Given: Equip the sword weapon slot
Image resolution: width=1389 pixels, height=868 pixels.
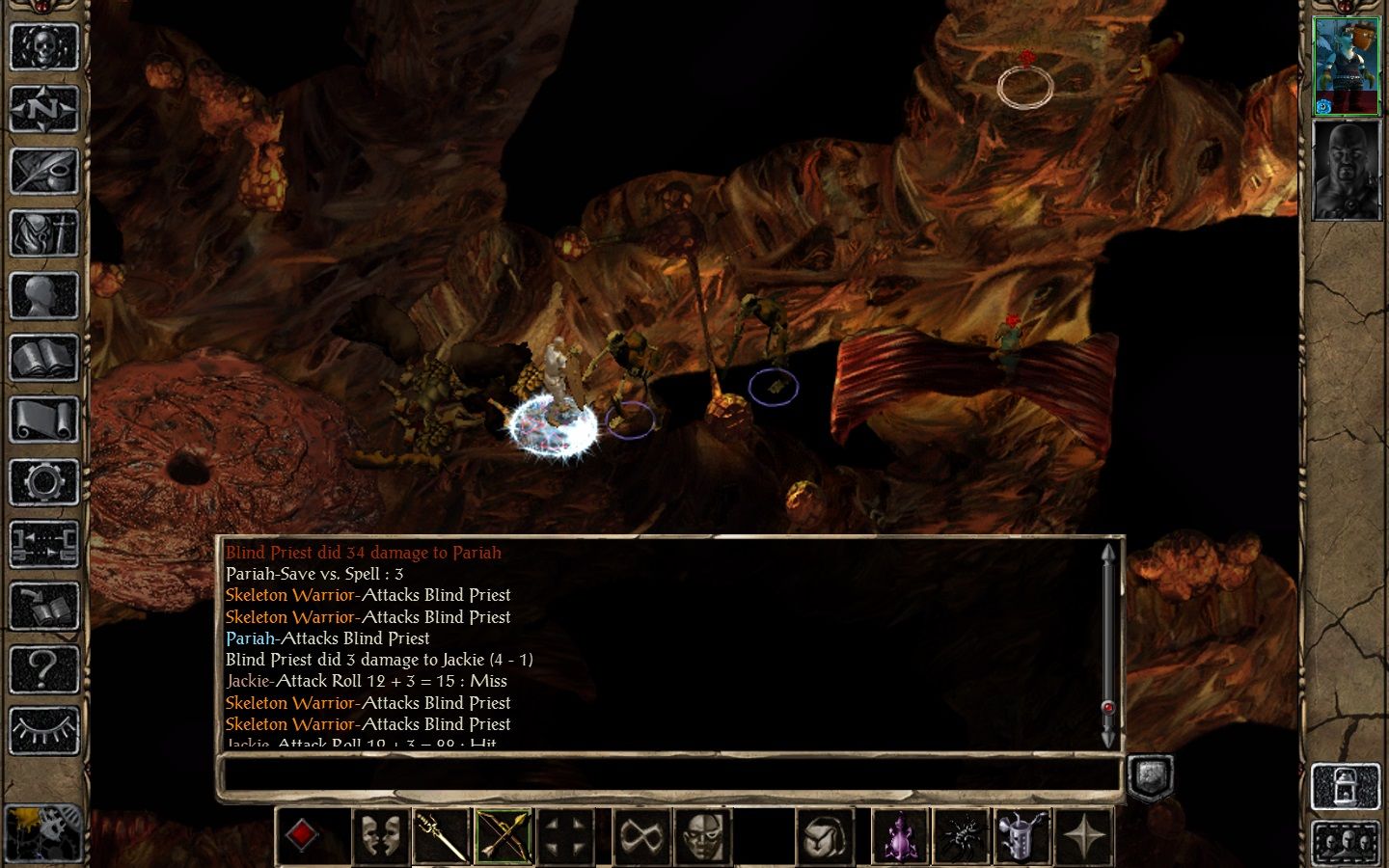Looking at the screenshot, I should [441, 835].
